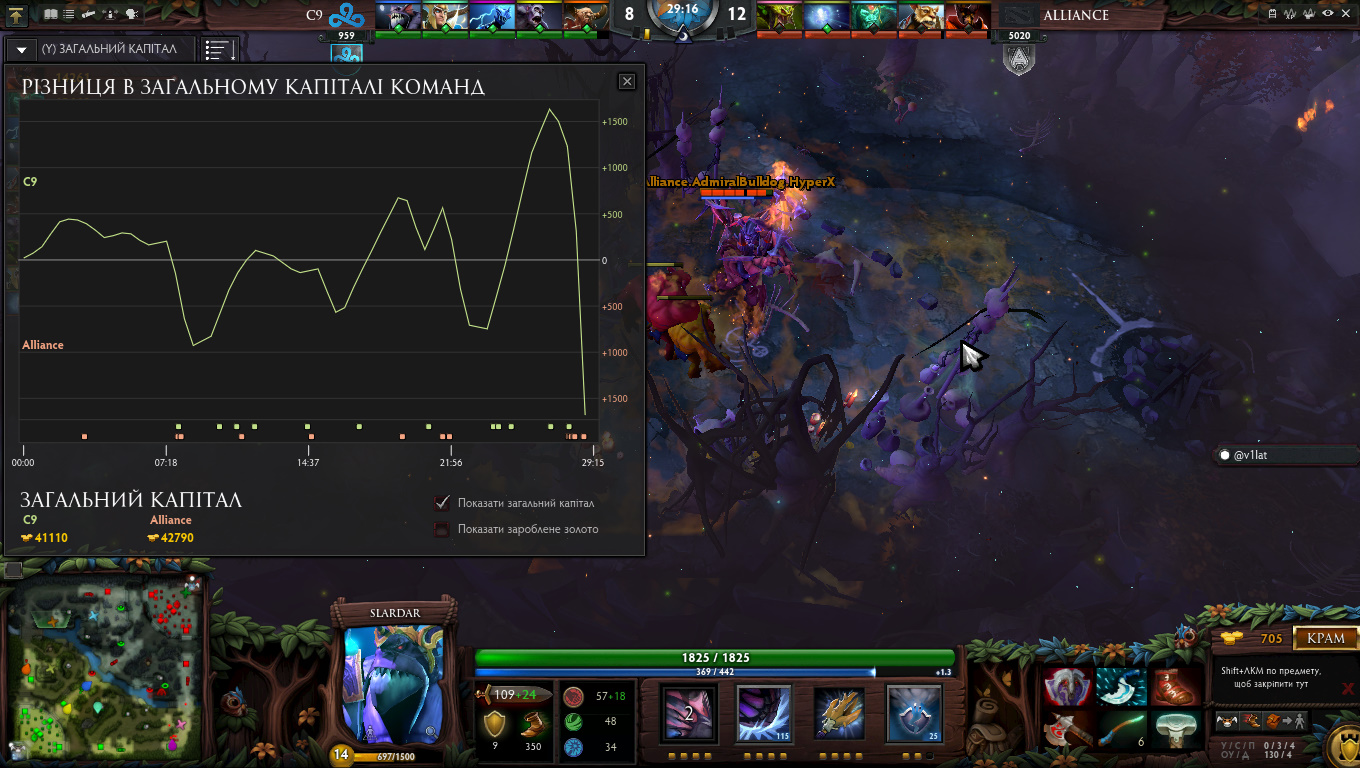
Task: Activate Slardar's Guardian Sprint ability
Action: point(690,712)
